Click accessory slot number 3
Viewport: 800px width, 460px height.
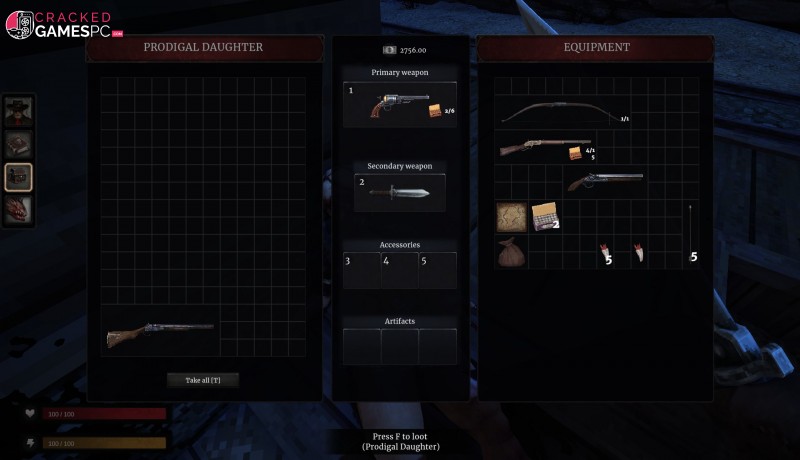[x=361, y=270]
